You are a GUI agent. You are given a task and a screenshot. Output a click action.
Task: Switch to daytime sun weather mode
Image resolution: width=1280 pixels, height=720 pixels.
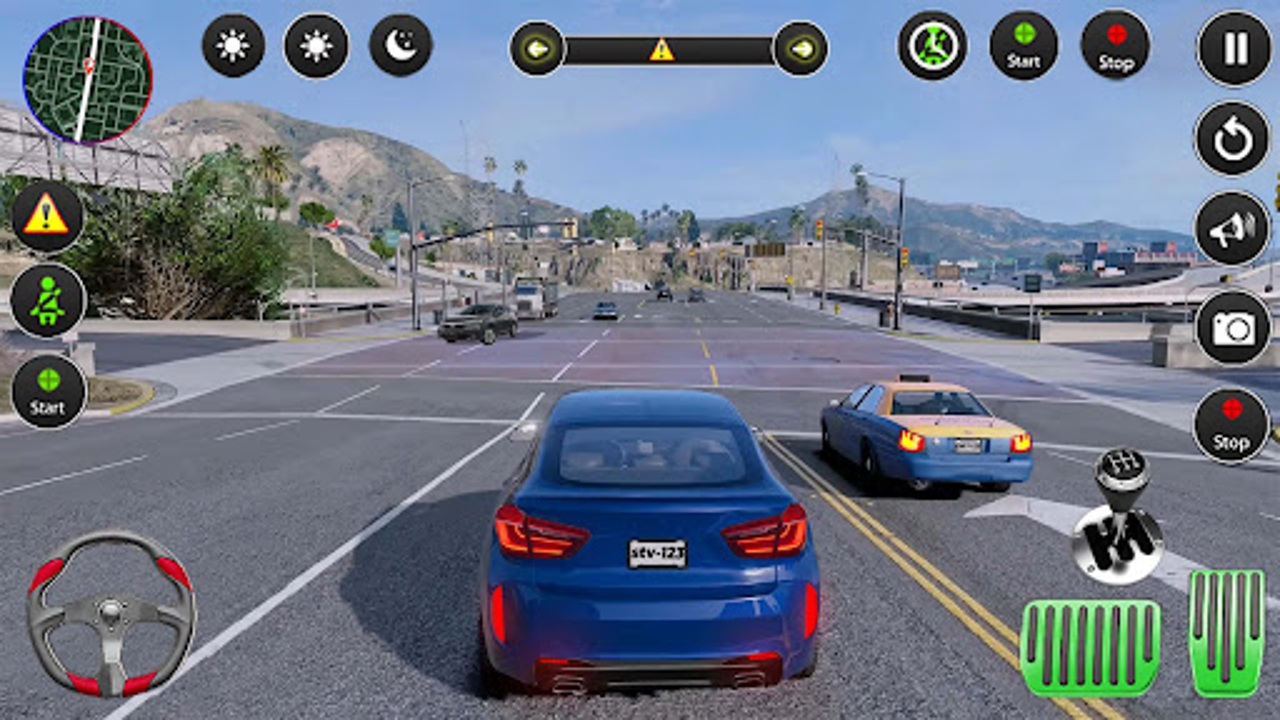pyautogui.click(x=232, y=45)
